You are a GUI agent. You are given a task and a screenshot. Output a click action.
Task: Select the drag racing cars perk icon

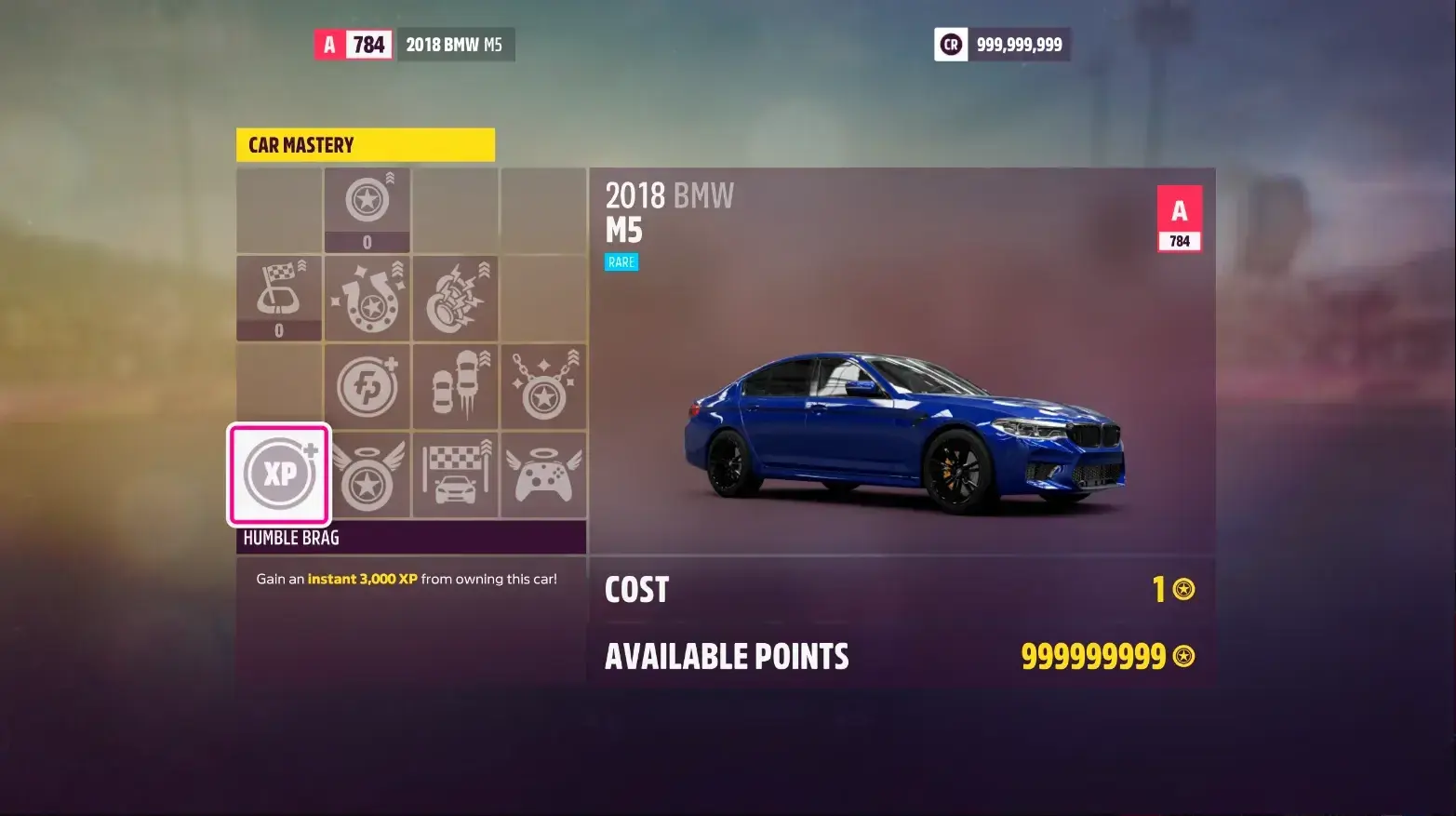(456, 386)
